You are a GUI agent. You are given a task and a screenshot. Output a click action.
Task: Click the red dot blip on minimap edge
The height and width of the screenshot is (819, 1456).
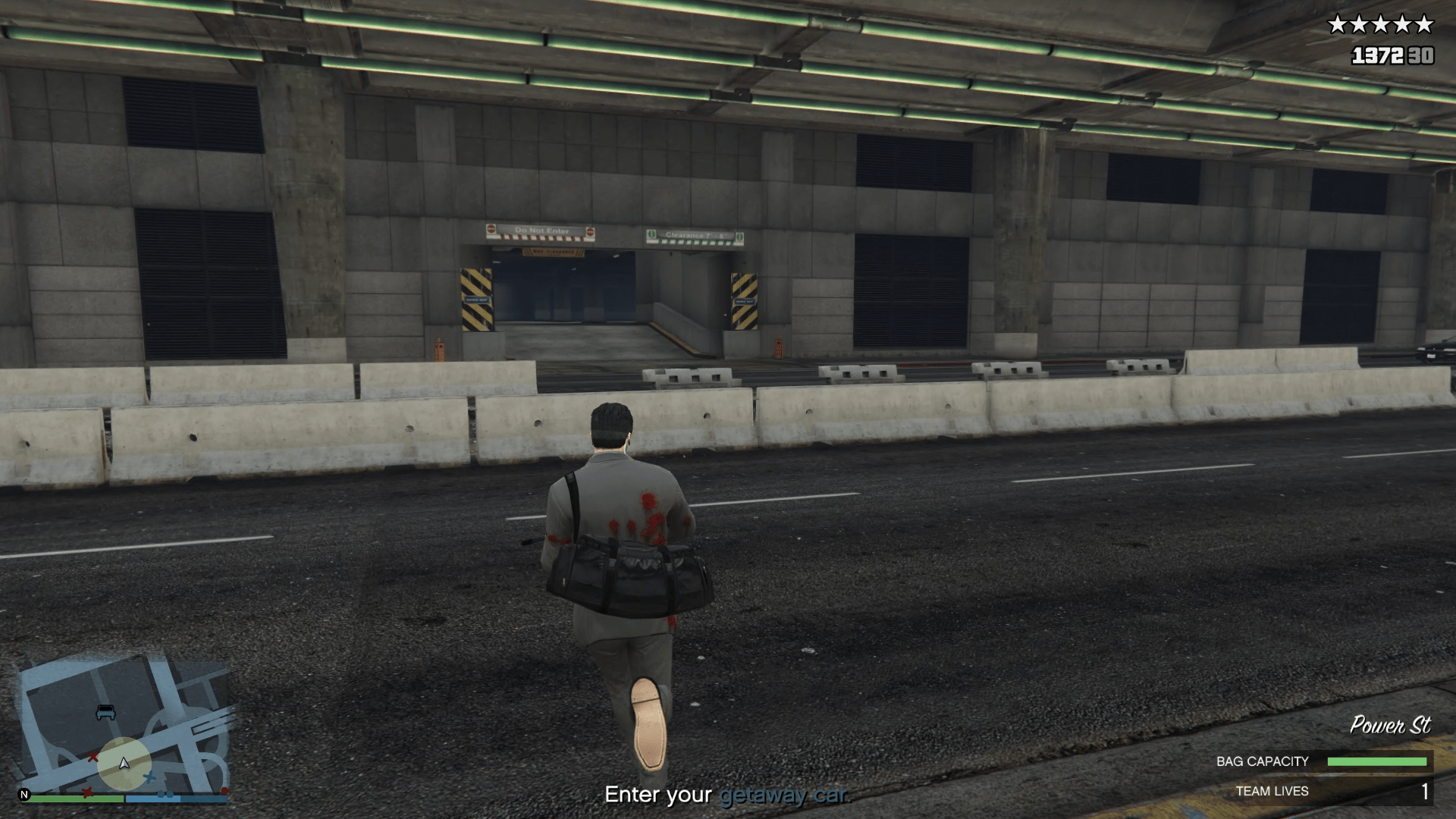pos(225,790)
